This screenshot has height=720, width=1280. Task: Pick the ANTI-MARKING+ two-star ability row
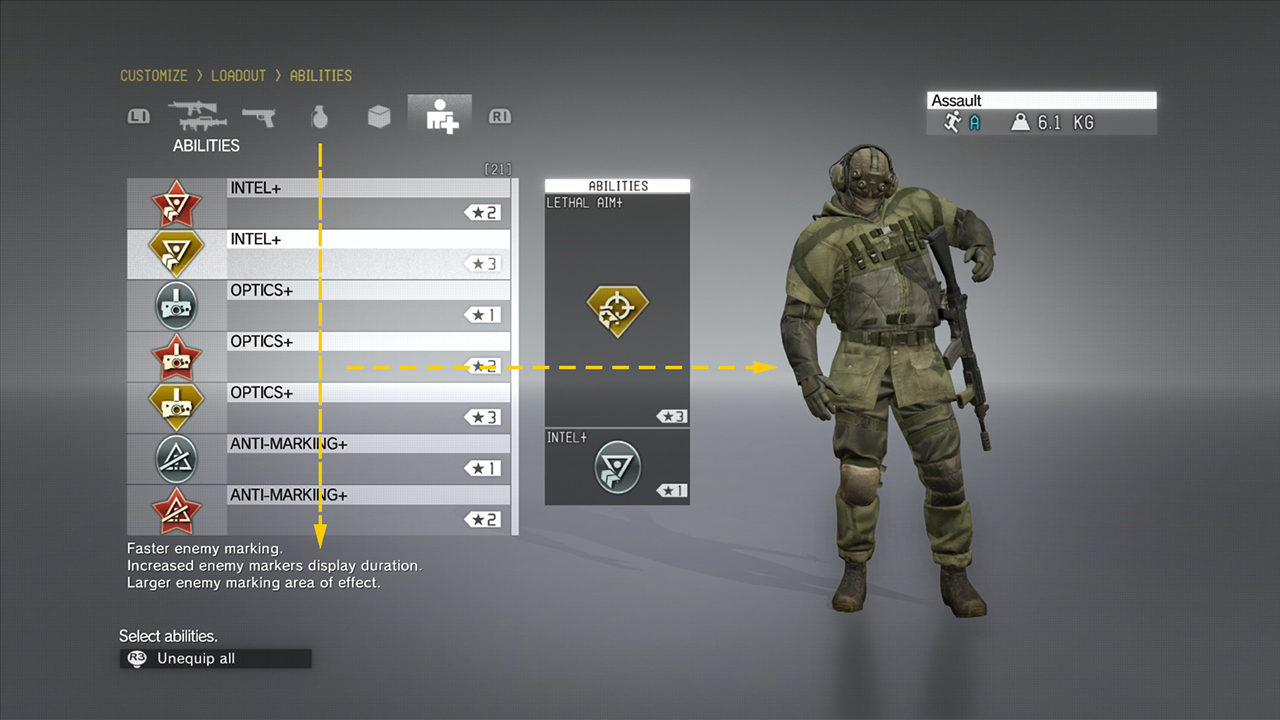pos(318,509)
